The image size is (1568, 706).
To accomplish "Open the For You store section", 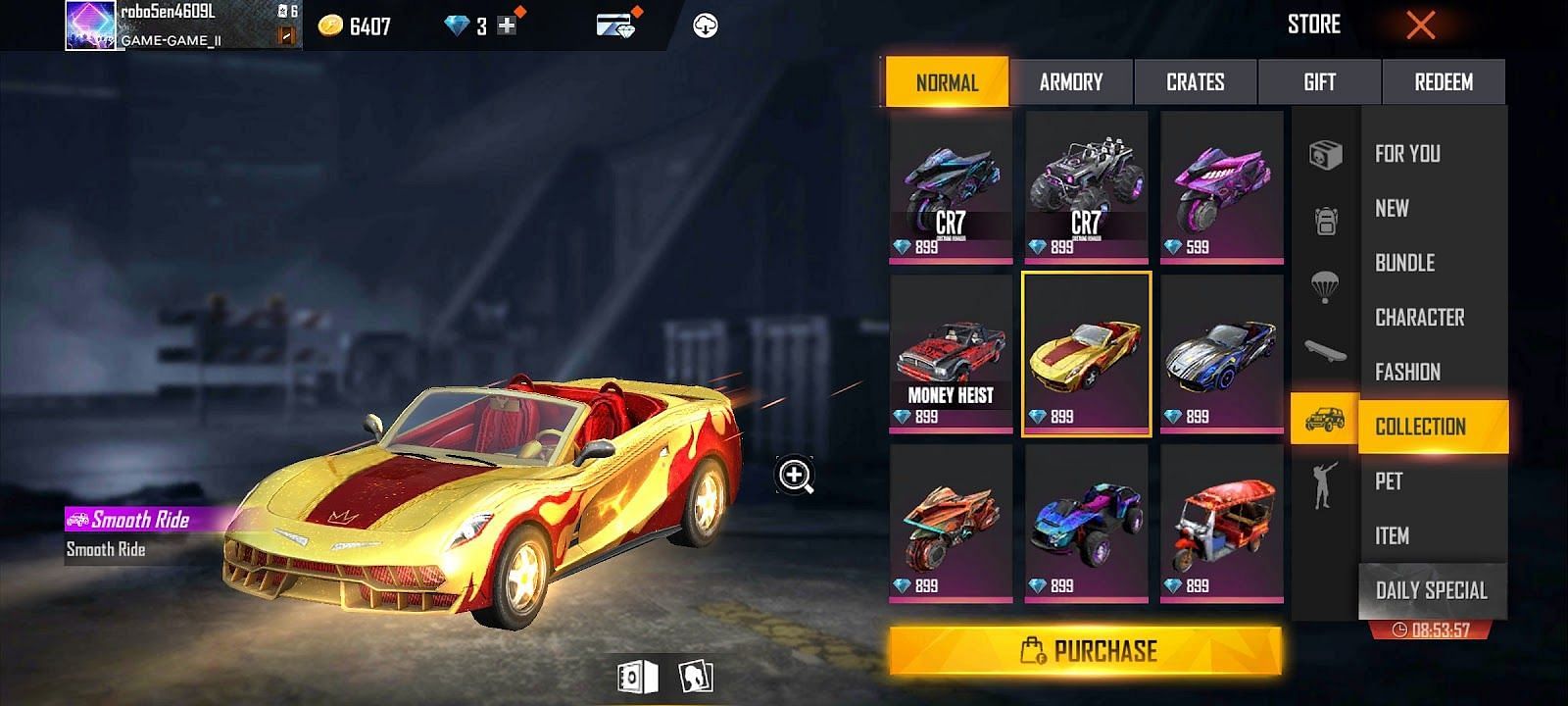I will point(1407,154).
